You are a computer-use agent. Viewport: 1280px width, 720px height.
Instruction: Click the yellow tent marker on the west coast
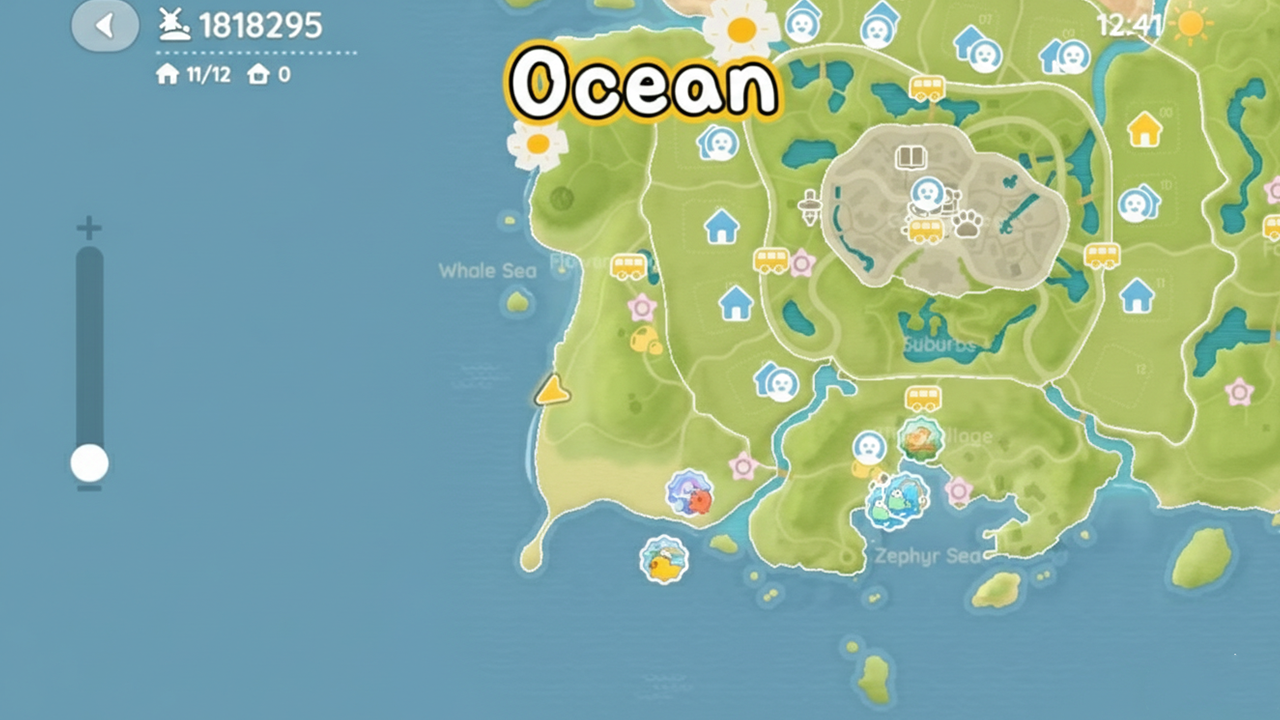click(552, 390)
